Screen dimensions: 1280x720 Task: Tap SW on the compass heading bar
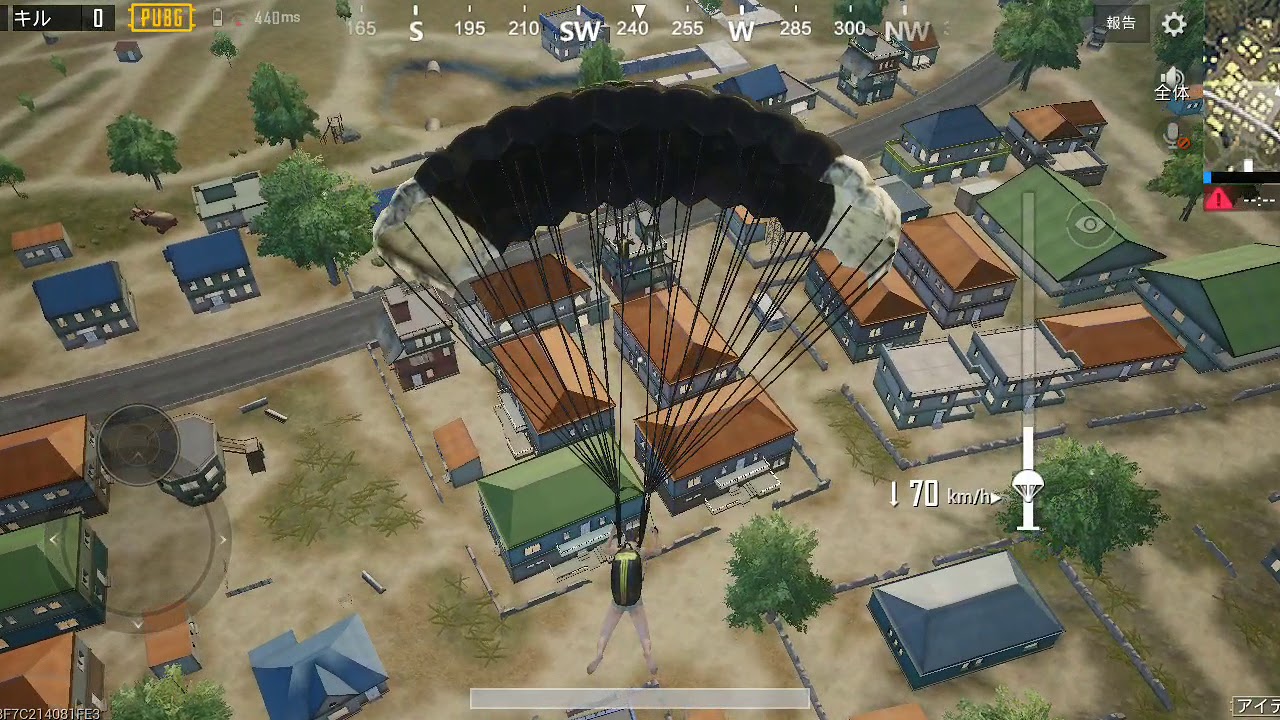(x=578, y=30)
